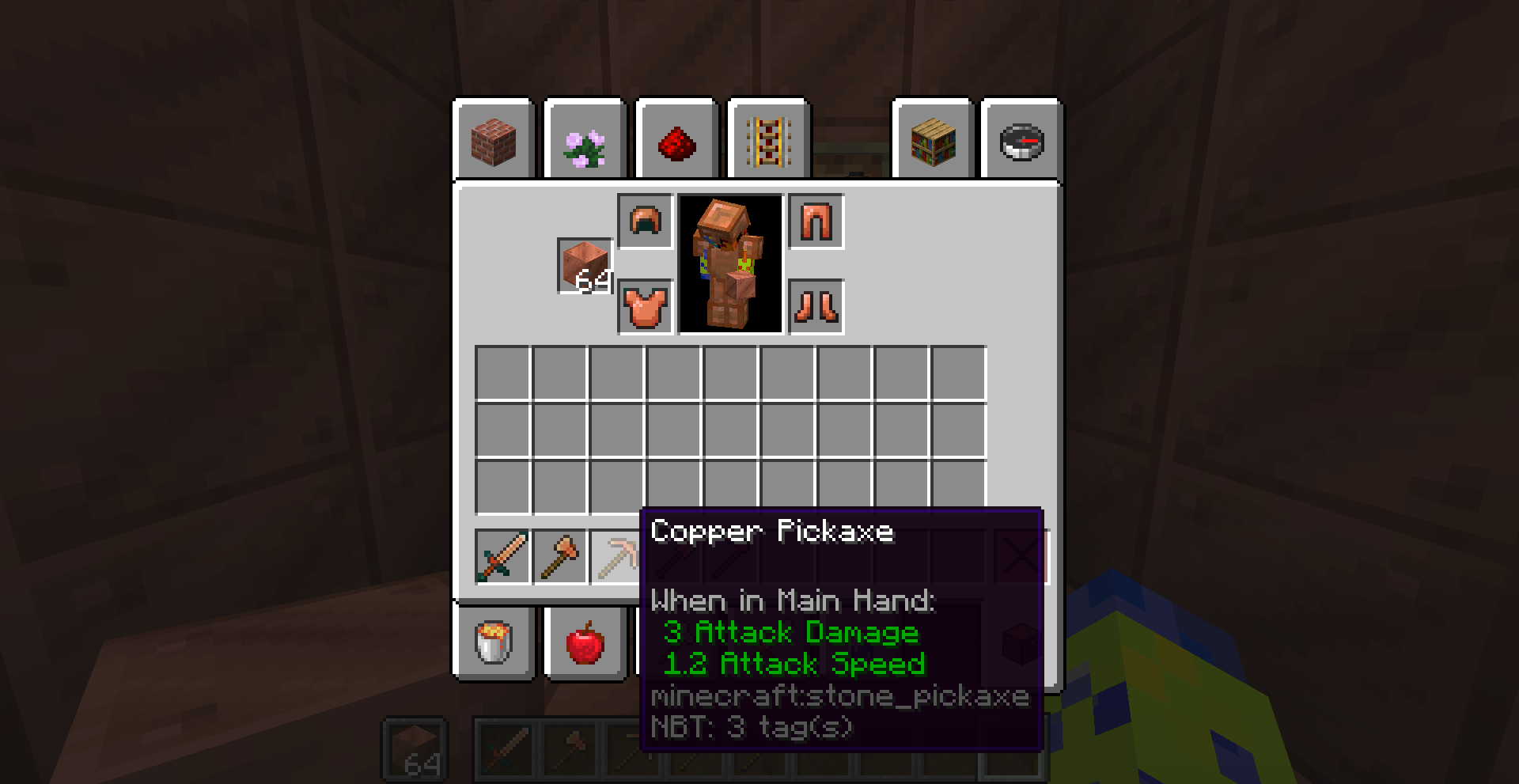Select the copper chestplate armor piece
Image resolution: width=1519 pixels, height=784 pixels.
pos(646,306)
